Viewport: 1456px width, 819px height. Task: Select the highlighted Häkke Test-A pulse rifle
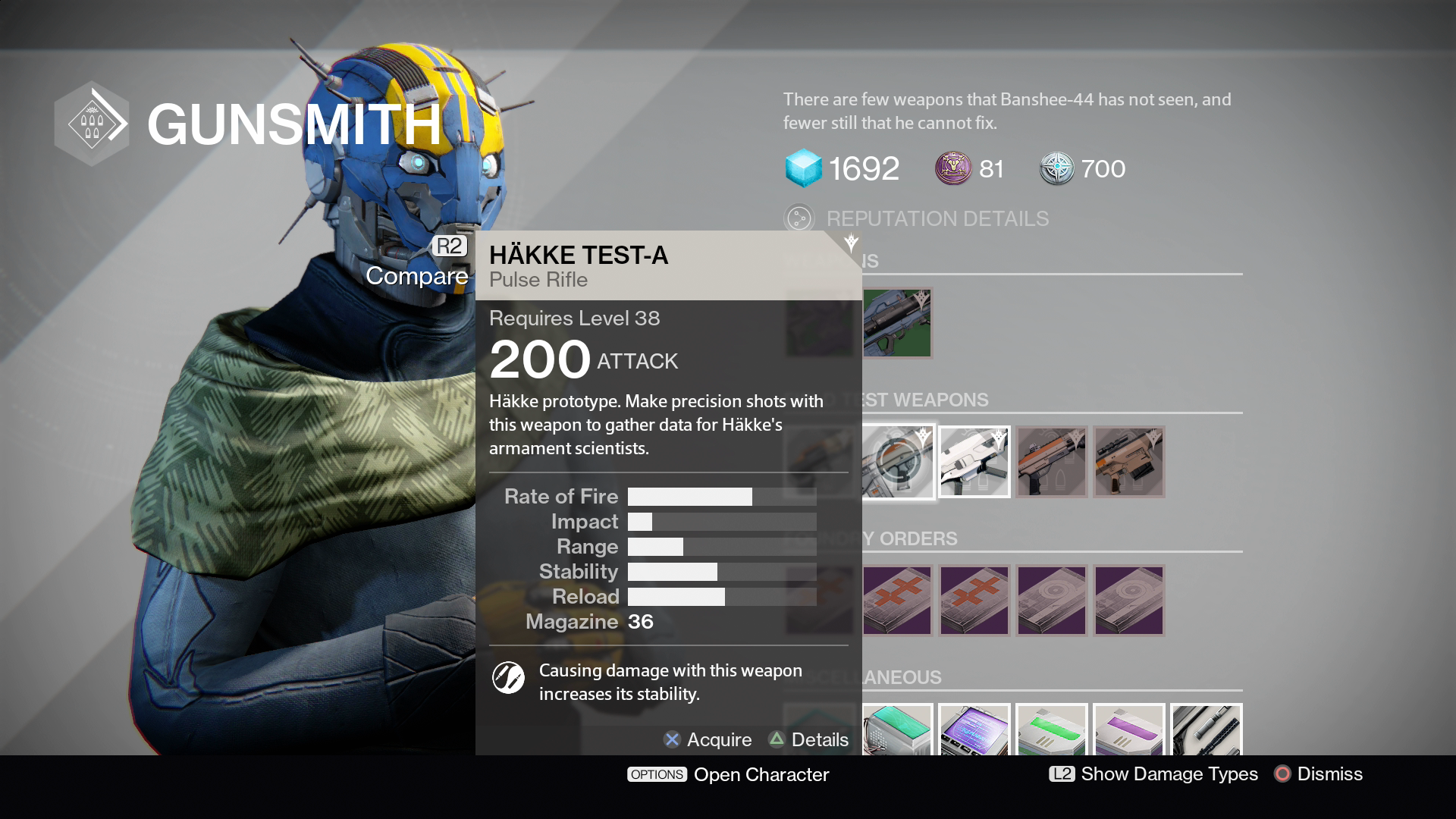click(x=898, y=462)
